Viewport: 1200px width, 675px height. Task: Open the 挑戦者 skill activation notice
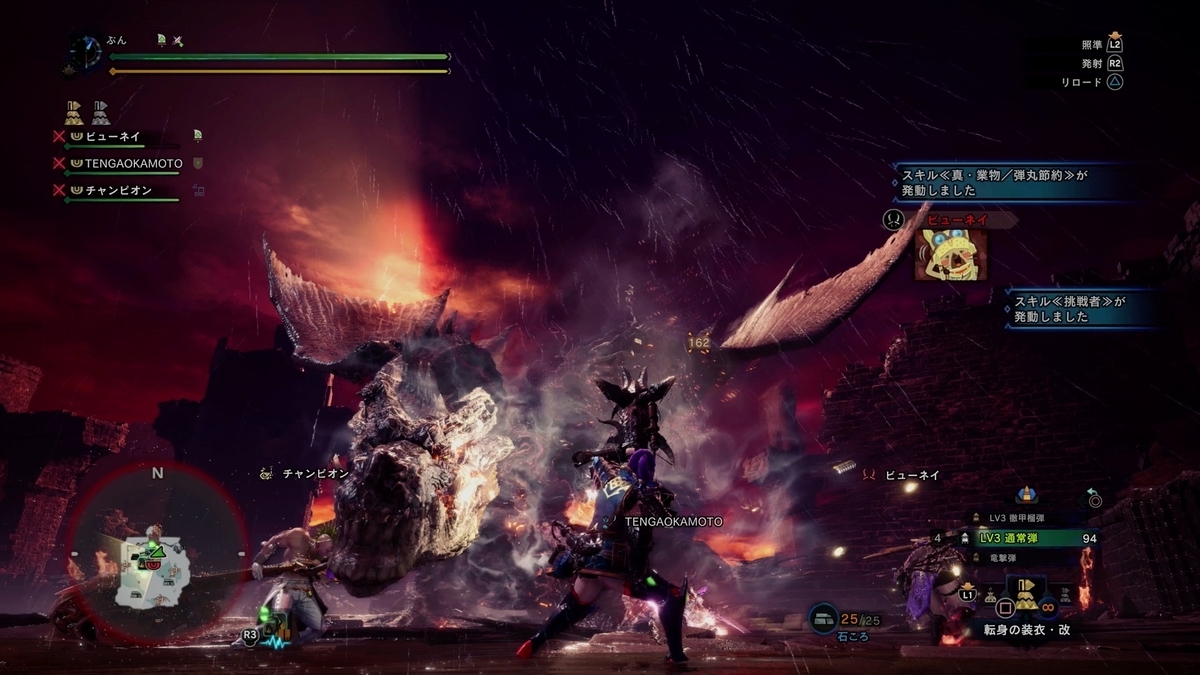[x=1080, y=308]
